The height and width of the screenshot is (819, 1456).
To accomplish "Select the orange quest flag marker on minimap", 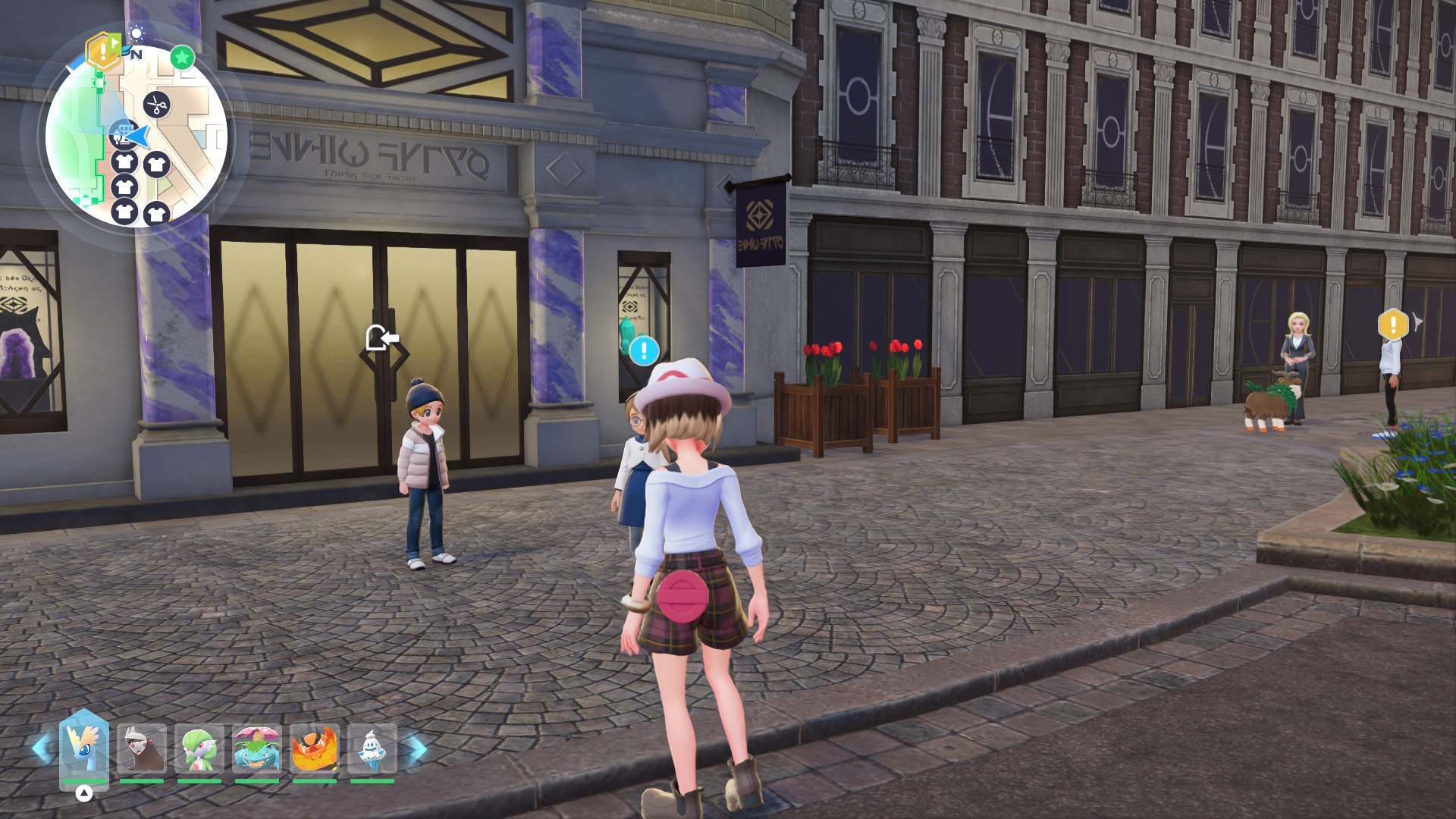I will 102,52.
